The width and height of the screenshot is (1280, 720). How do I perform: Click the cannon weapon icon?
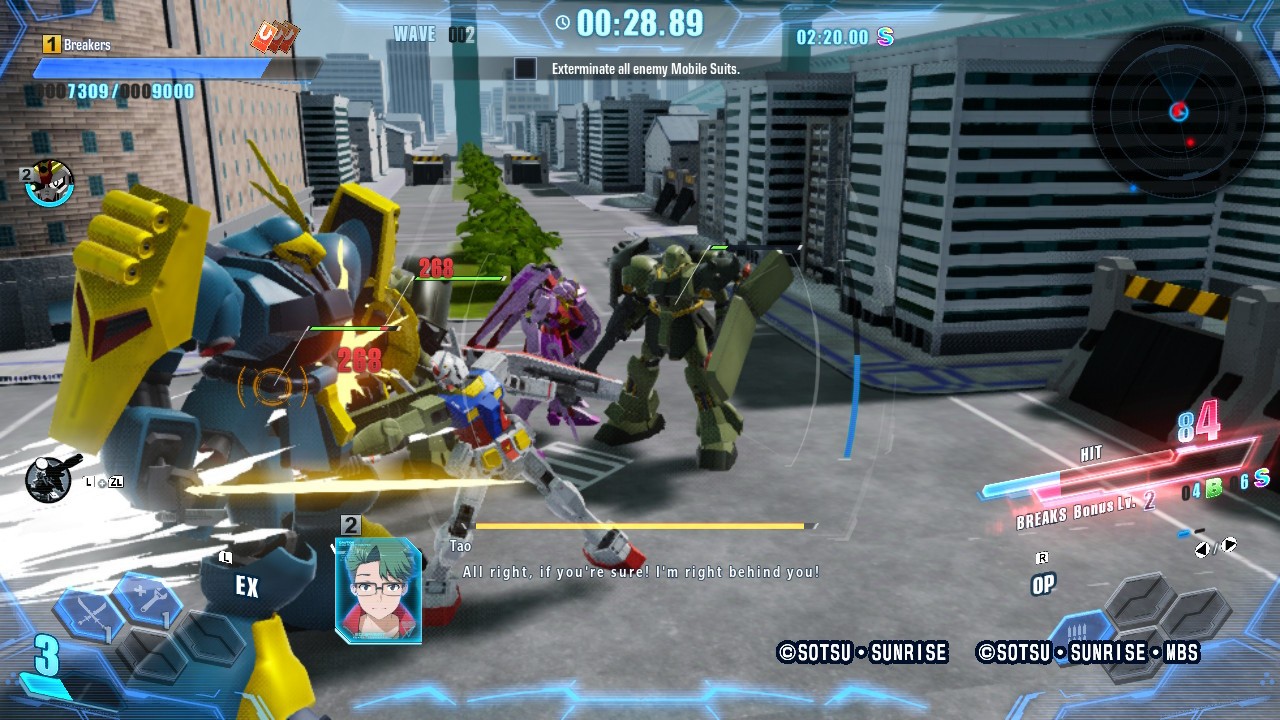[52, 479]
